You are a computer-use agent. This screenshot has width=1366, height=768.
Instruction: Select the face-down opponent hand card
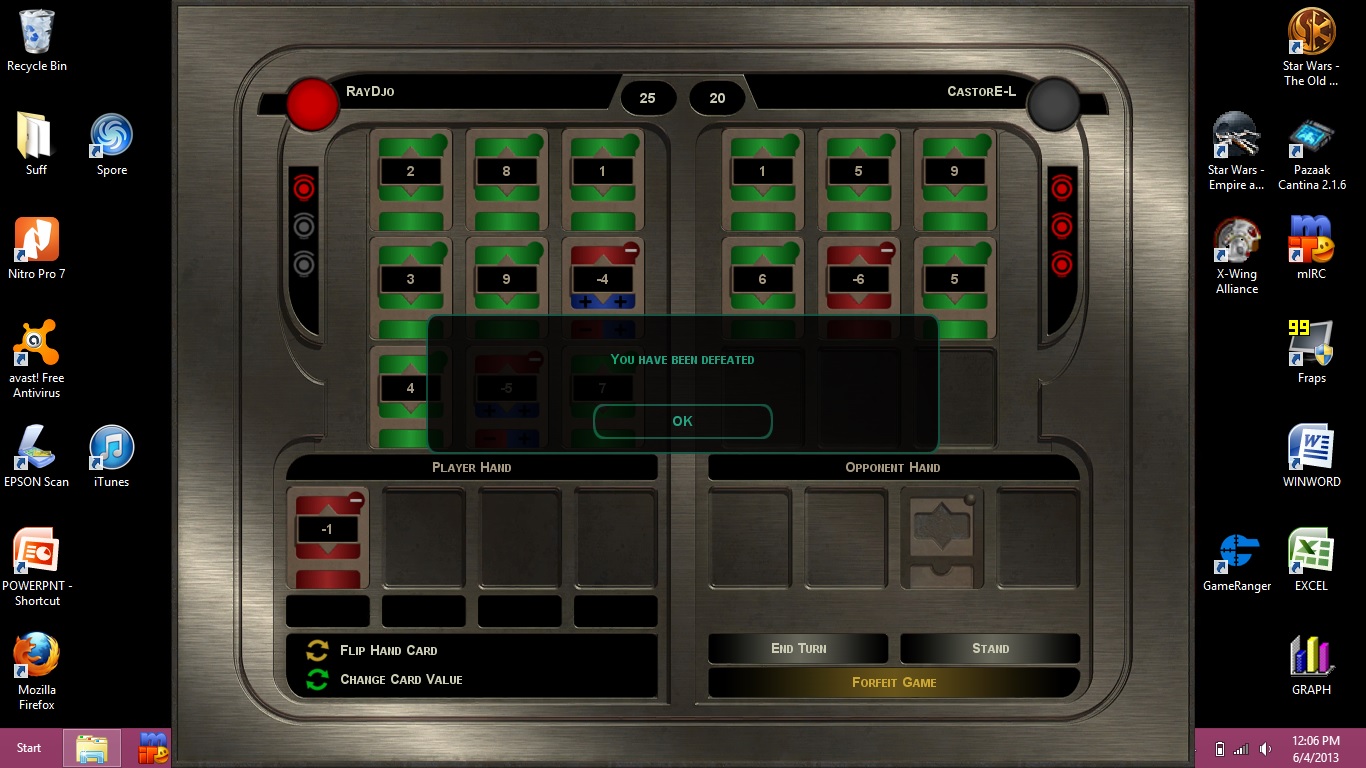click(x=942, y=537)
